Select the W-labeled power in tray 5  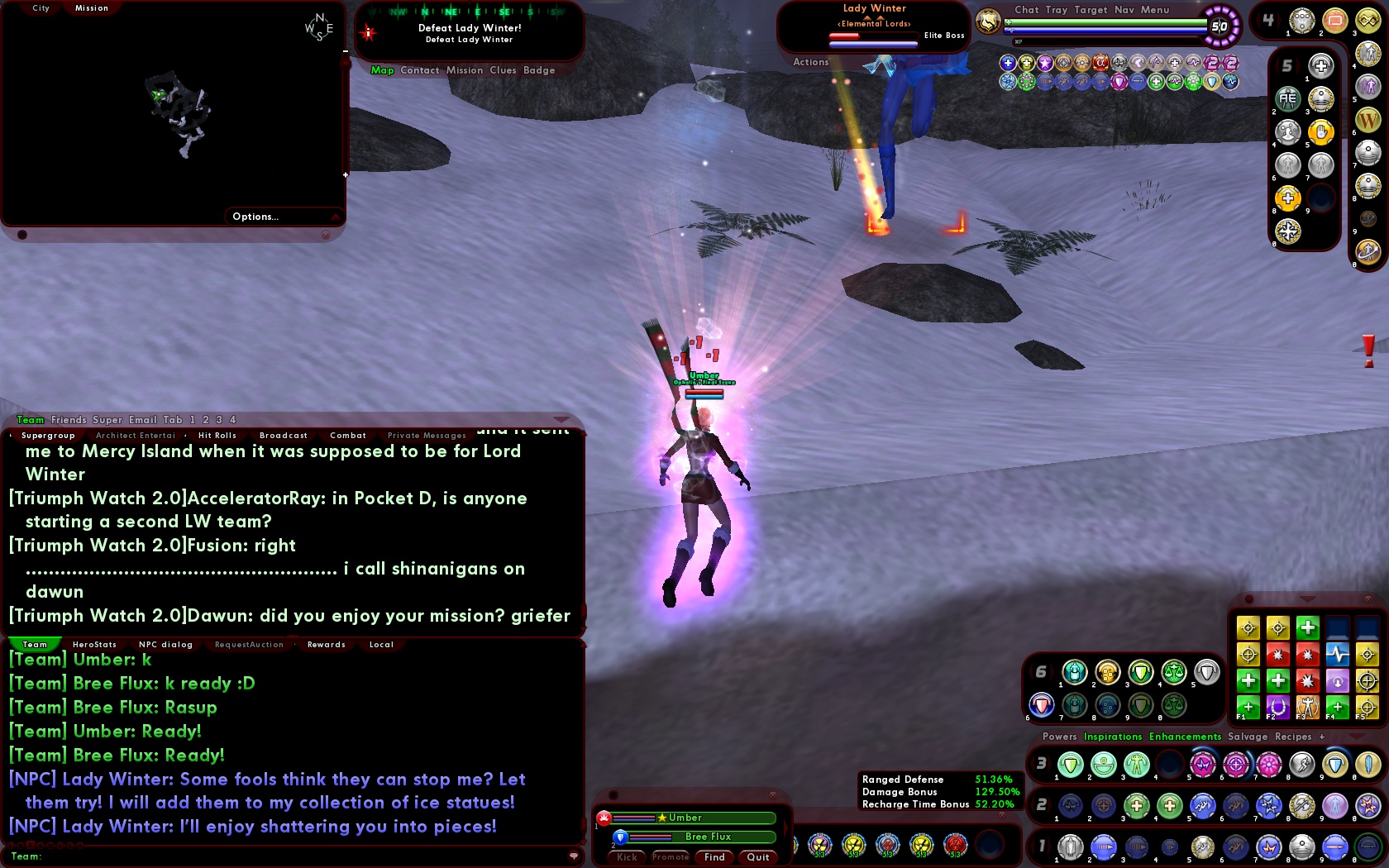click(1368, 120)
